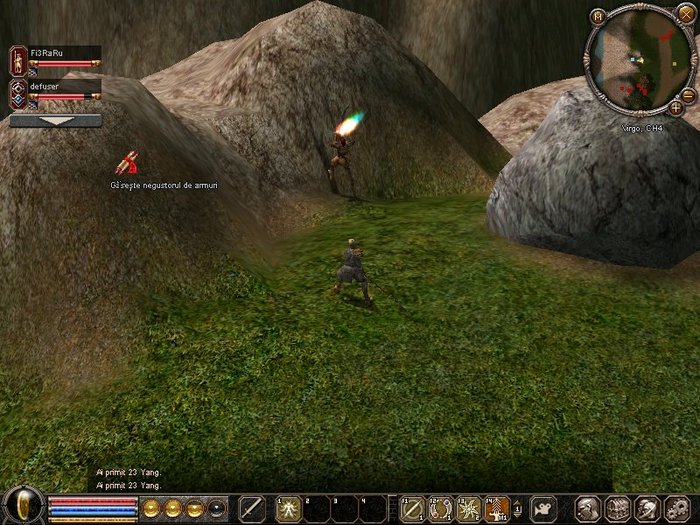Activate the skill in quickslot 1
The image size is (700, 525).
click(x=289, y=507)
